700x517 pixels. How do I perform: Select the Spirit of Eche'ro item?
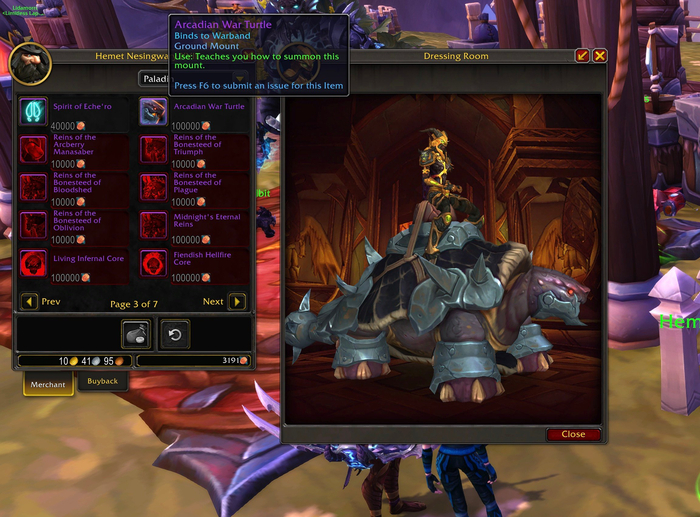pyautogui.click(x=33, y=111)
